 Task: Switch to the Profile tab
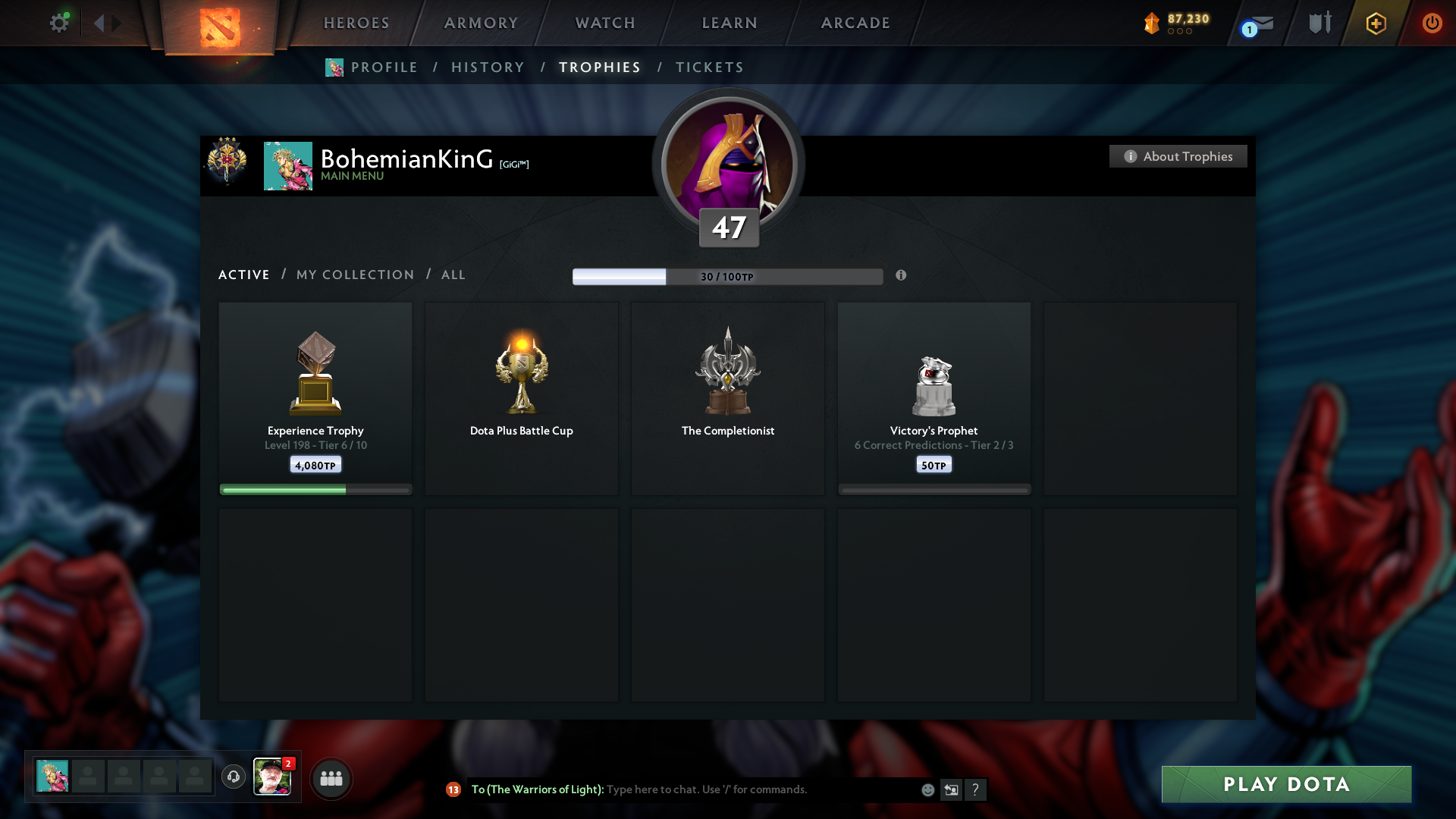coord(384,67)
